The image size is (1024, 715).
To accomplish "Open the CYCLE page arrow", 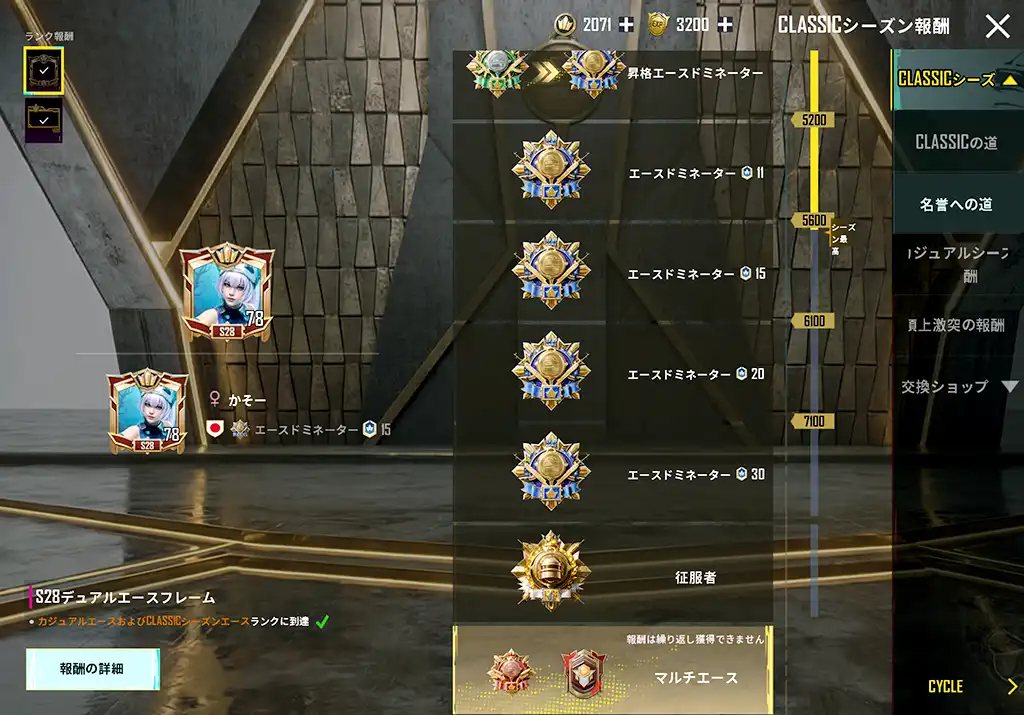I will click(1011, 686).
